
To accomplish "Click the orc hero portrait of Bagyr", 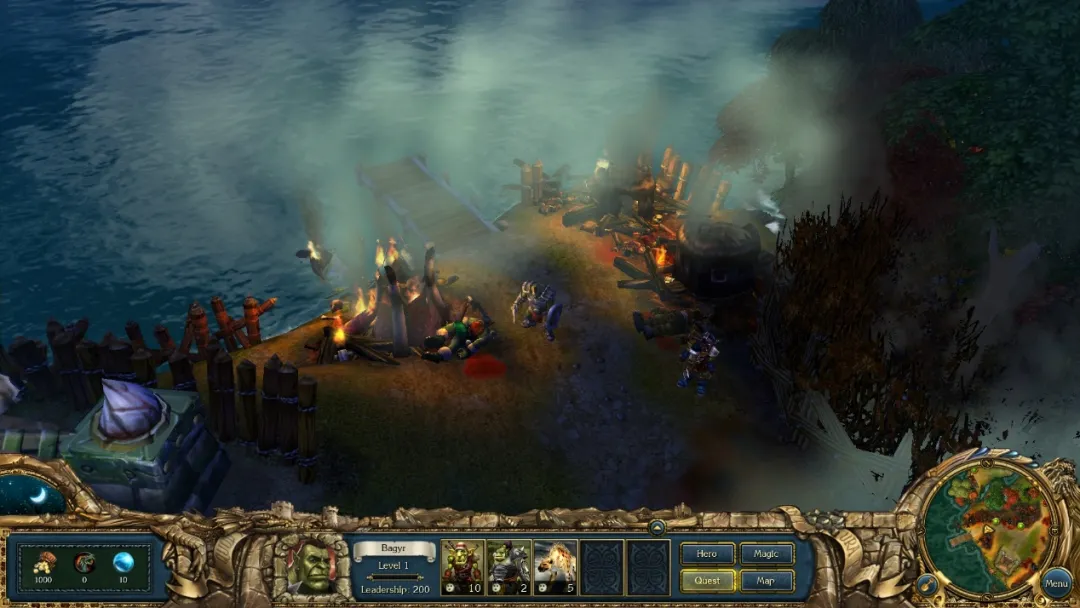I will [x=312, y=567].
